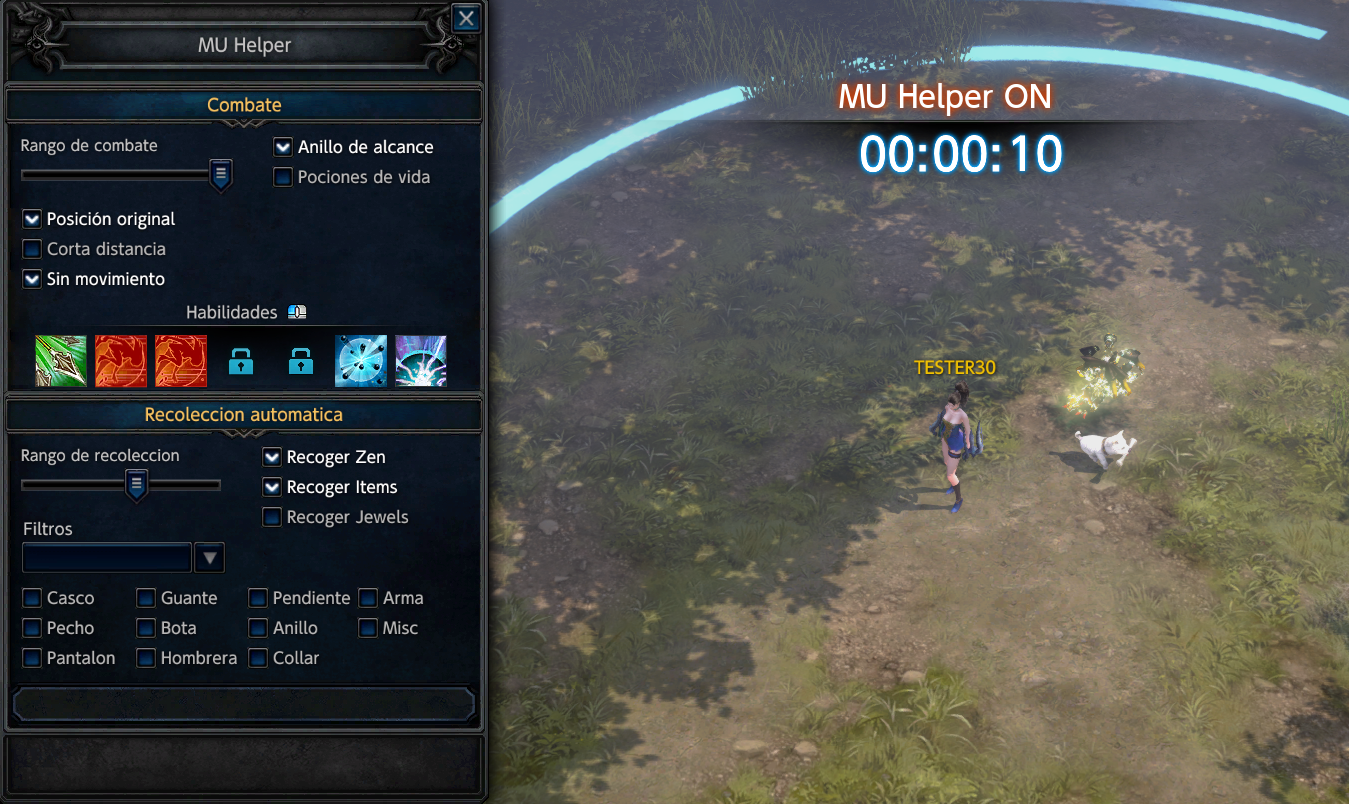The width and height of the screenshot is (1349, 804).
Task: Open the Habilidades book icon
Action: [x=296, y=312]
